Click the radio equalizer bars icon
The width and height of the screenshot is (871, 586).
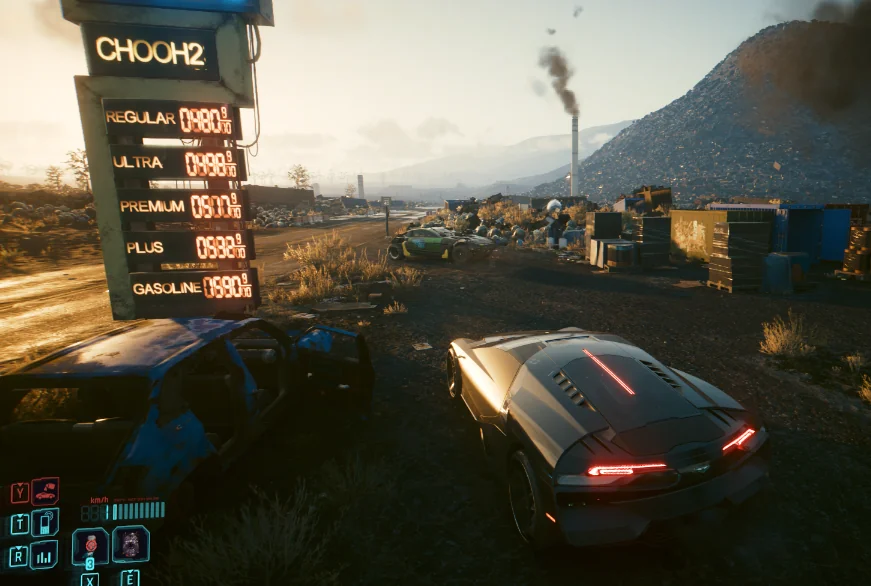(x=44, y=555)
